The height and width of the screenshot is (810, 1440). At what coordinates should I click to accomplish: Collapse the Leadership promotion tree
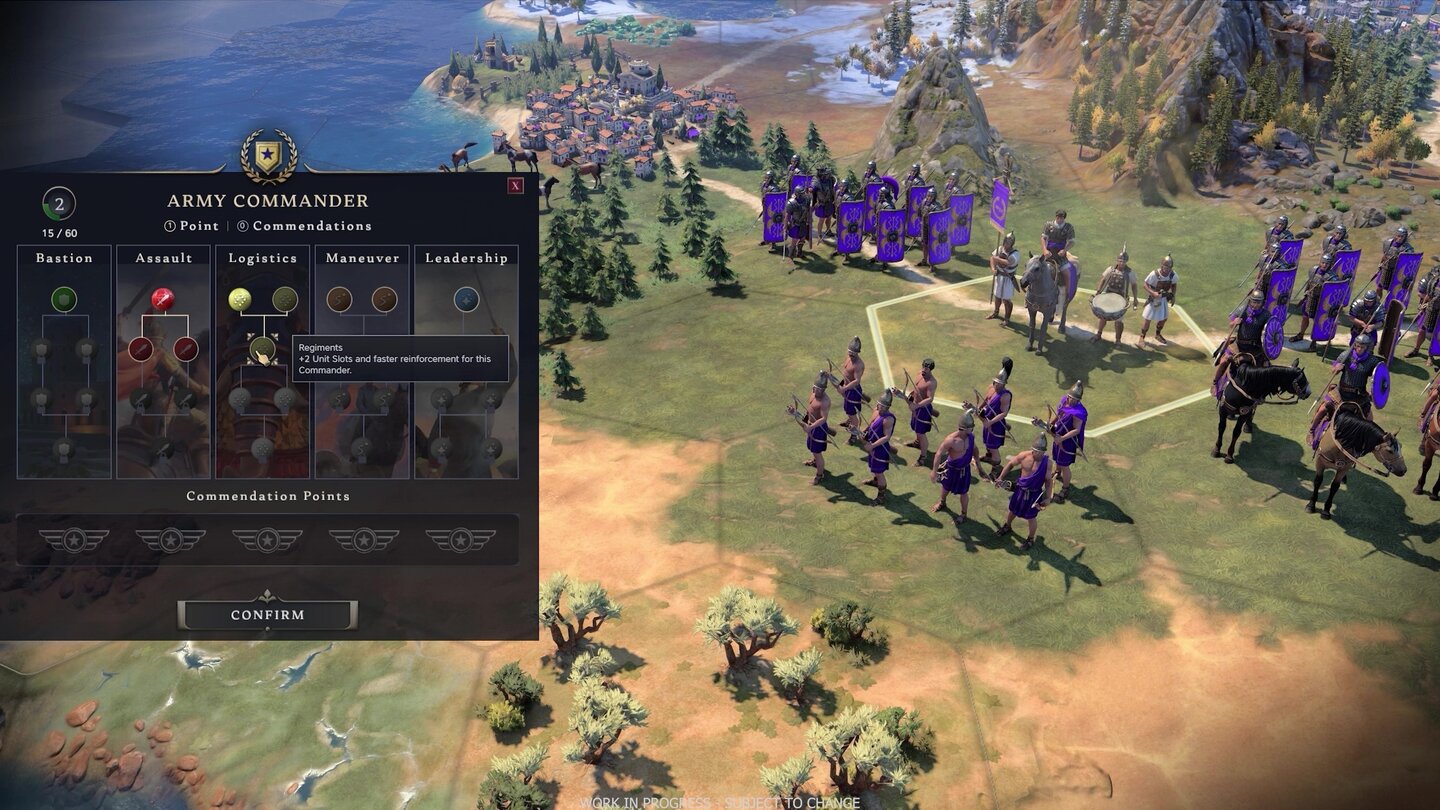coord(467,258)
